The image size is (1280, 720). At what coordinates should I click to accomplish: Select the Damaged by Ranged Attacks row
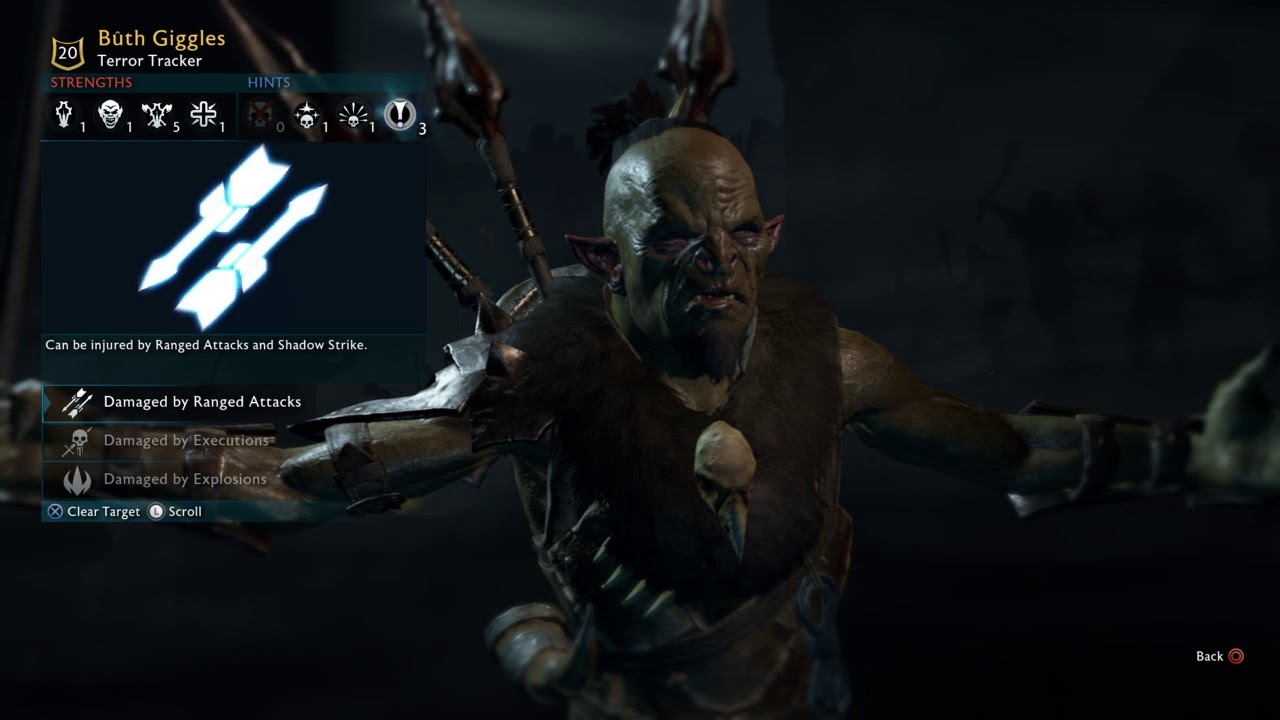click(x=200, y=402)
